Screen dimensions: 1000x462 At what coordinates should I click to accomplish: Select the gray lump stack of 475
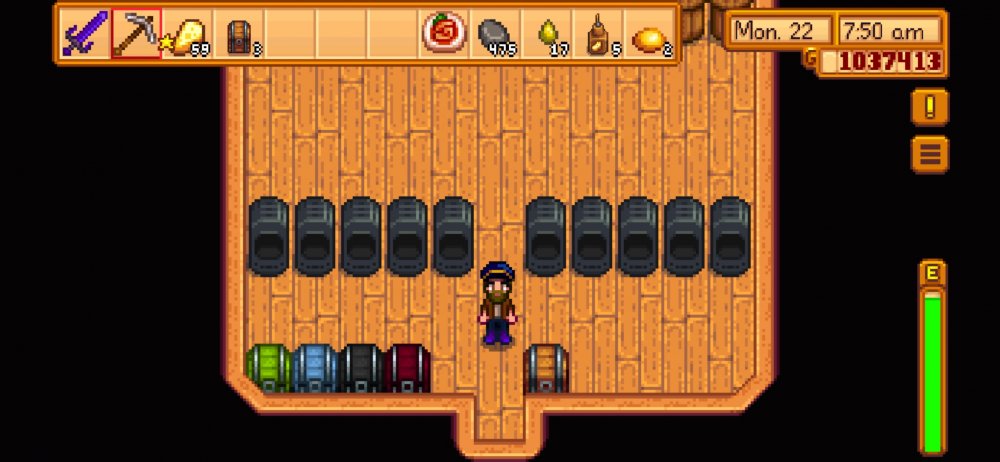pyautogui.click(x=493, y=35)
